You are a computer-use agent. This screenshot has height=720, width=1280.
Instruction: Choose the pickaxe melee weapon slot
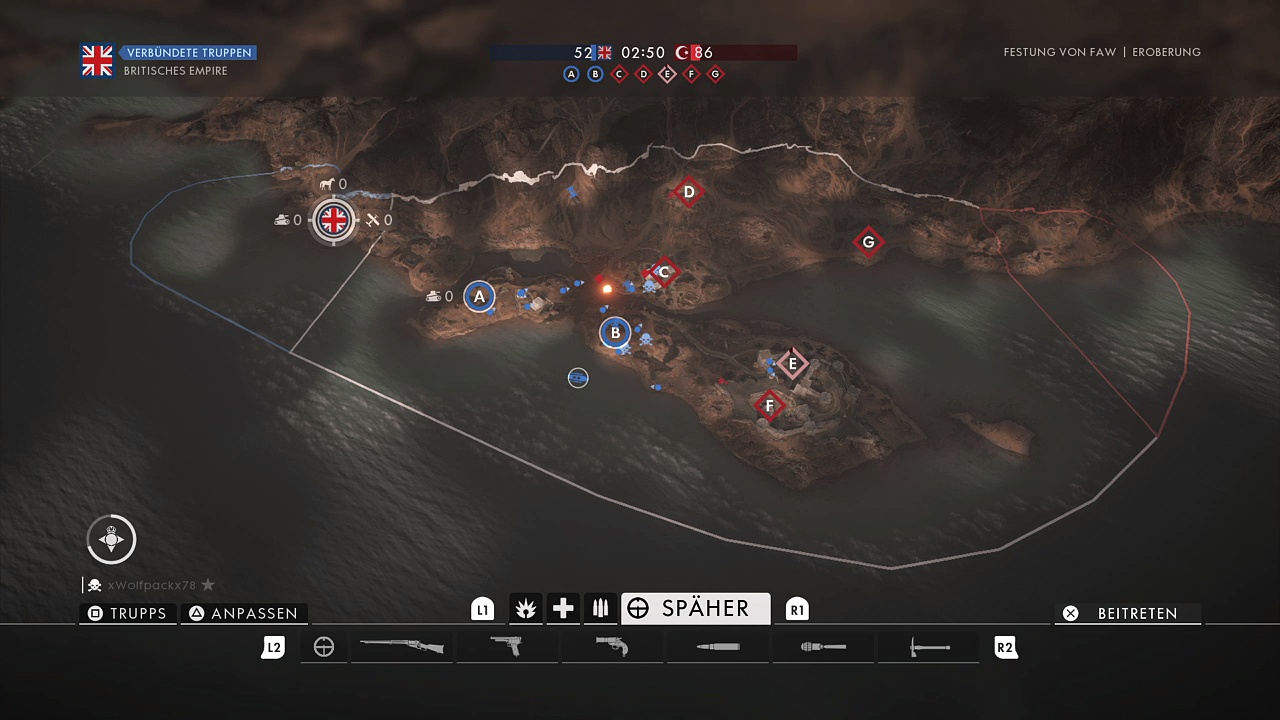pos(929,647)
